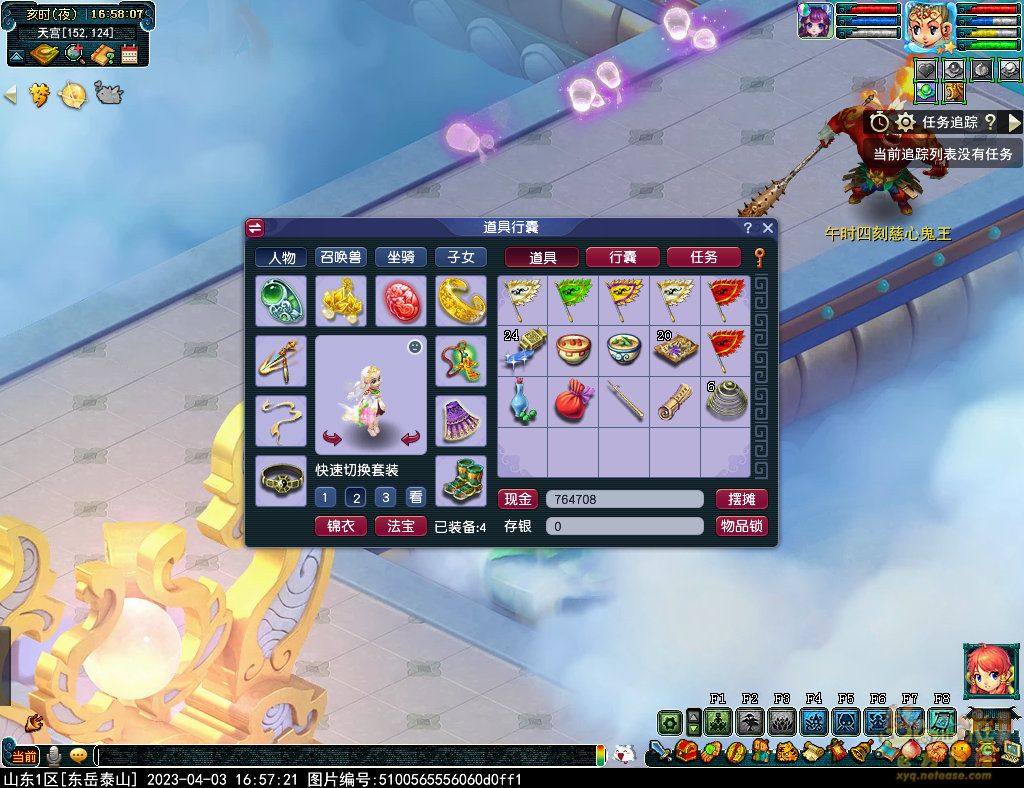Switch to quick outfit set 2
Screen dimensions: 1024x788
355,497
